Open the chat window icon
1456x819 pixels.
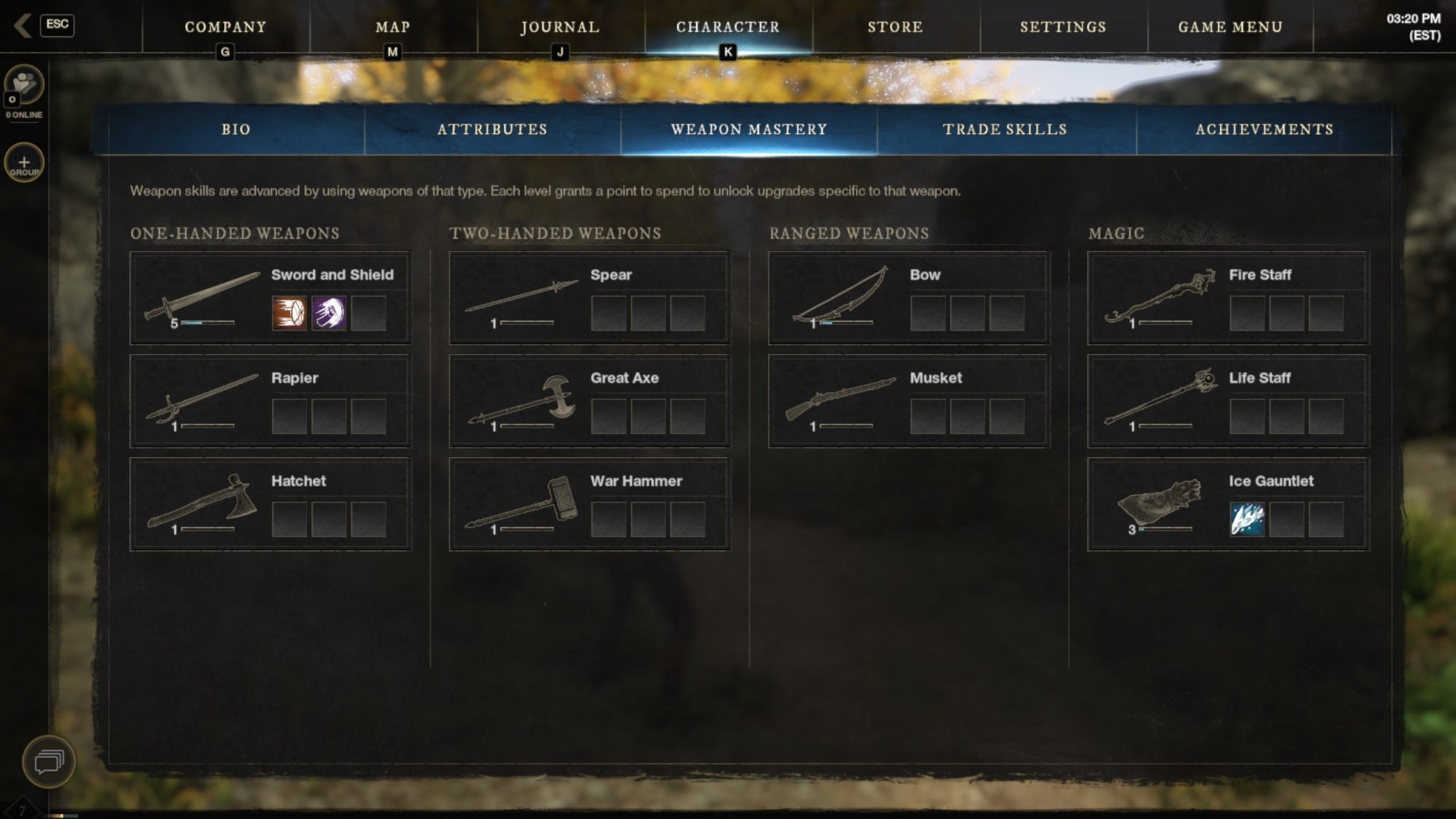pos(48,761)
